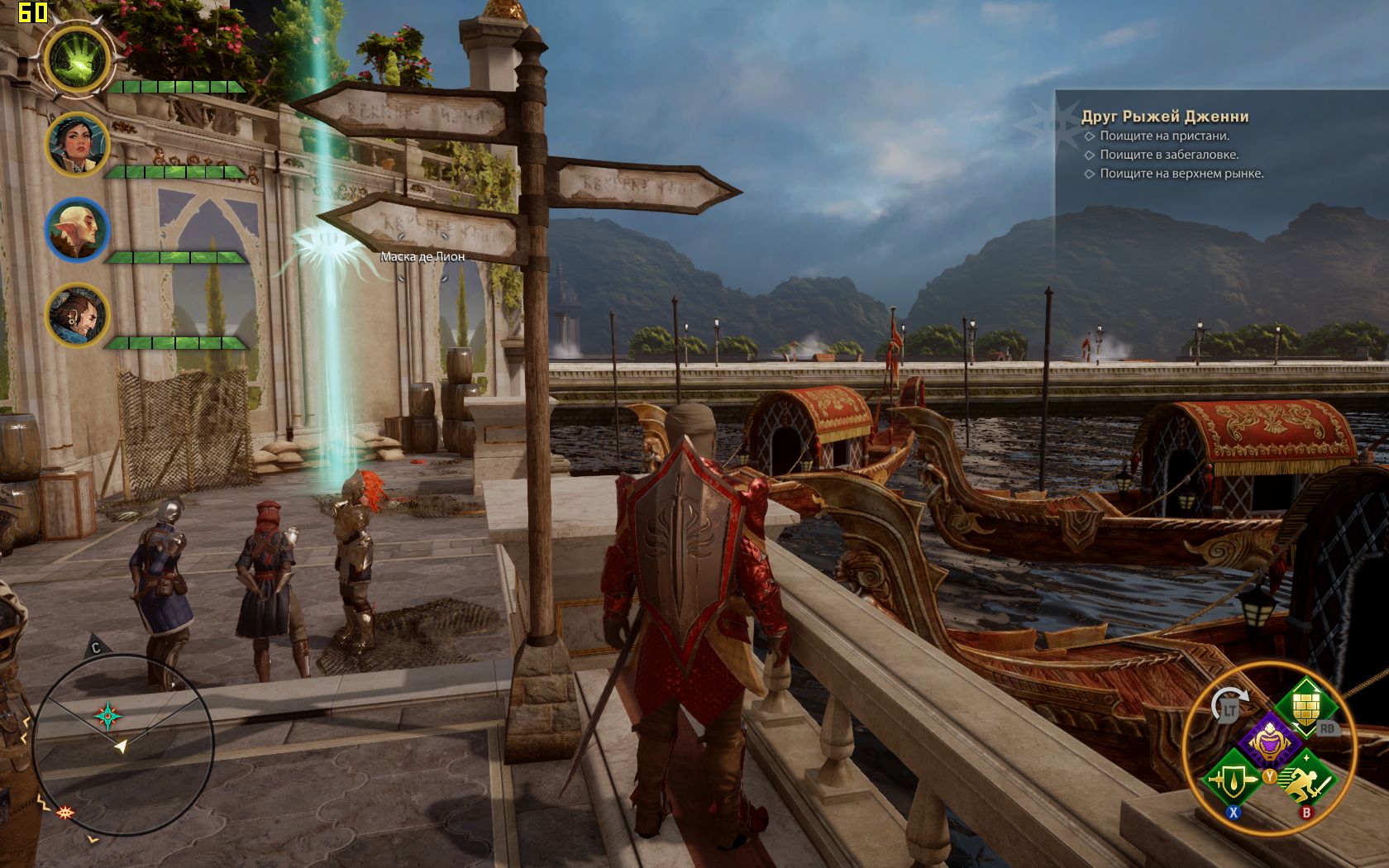Open the circular minimap
The image size is (1389, 868).
124,744
